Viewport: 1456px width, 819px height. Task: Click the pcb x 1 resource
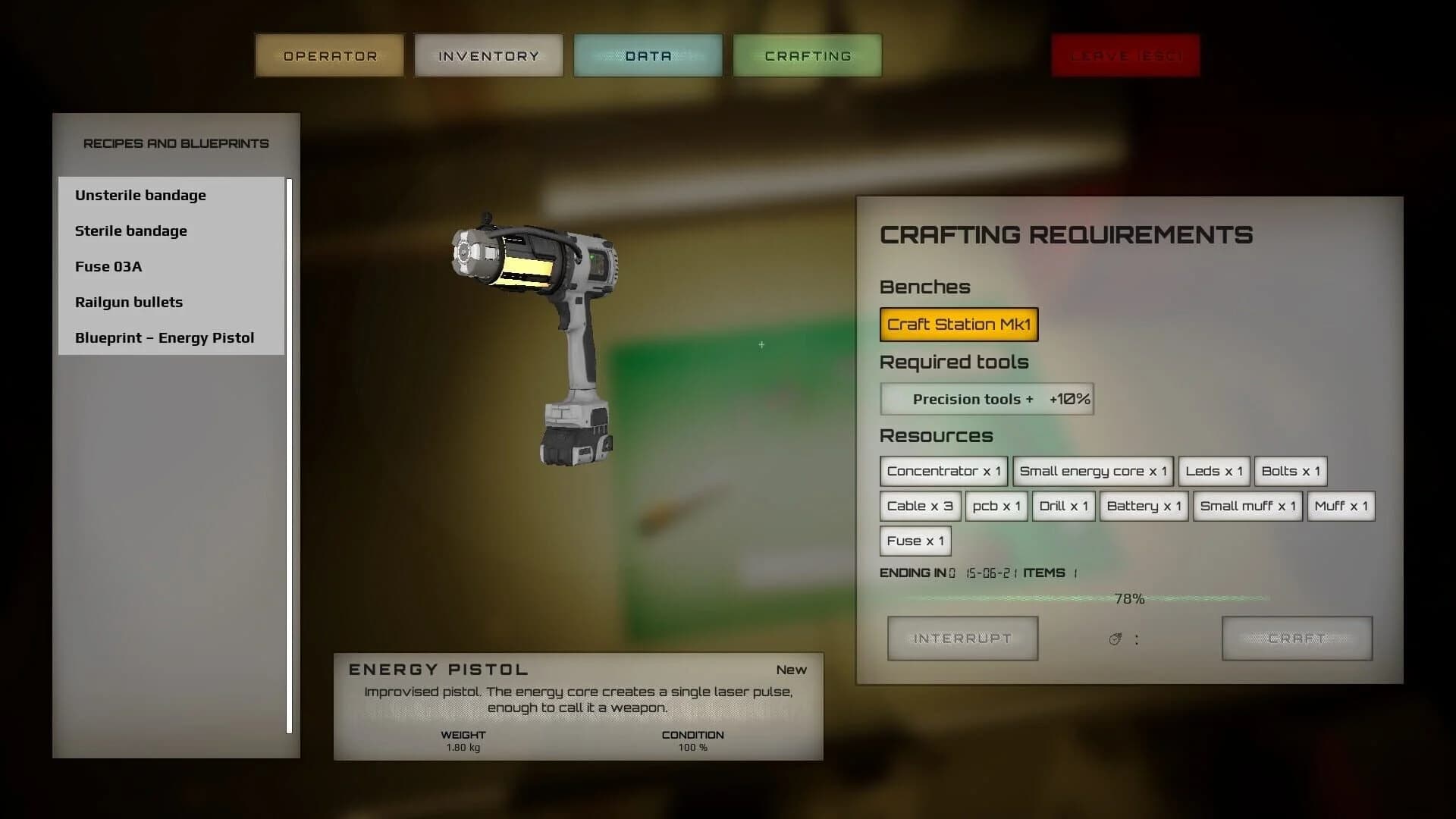tap(996, 506)
